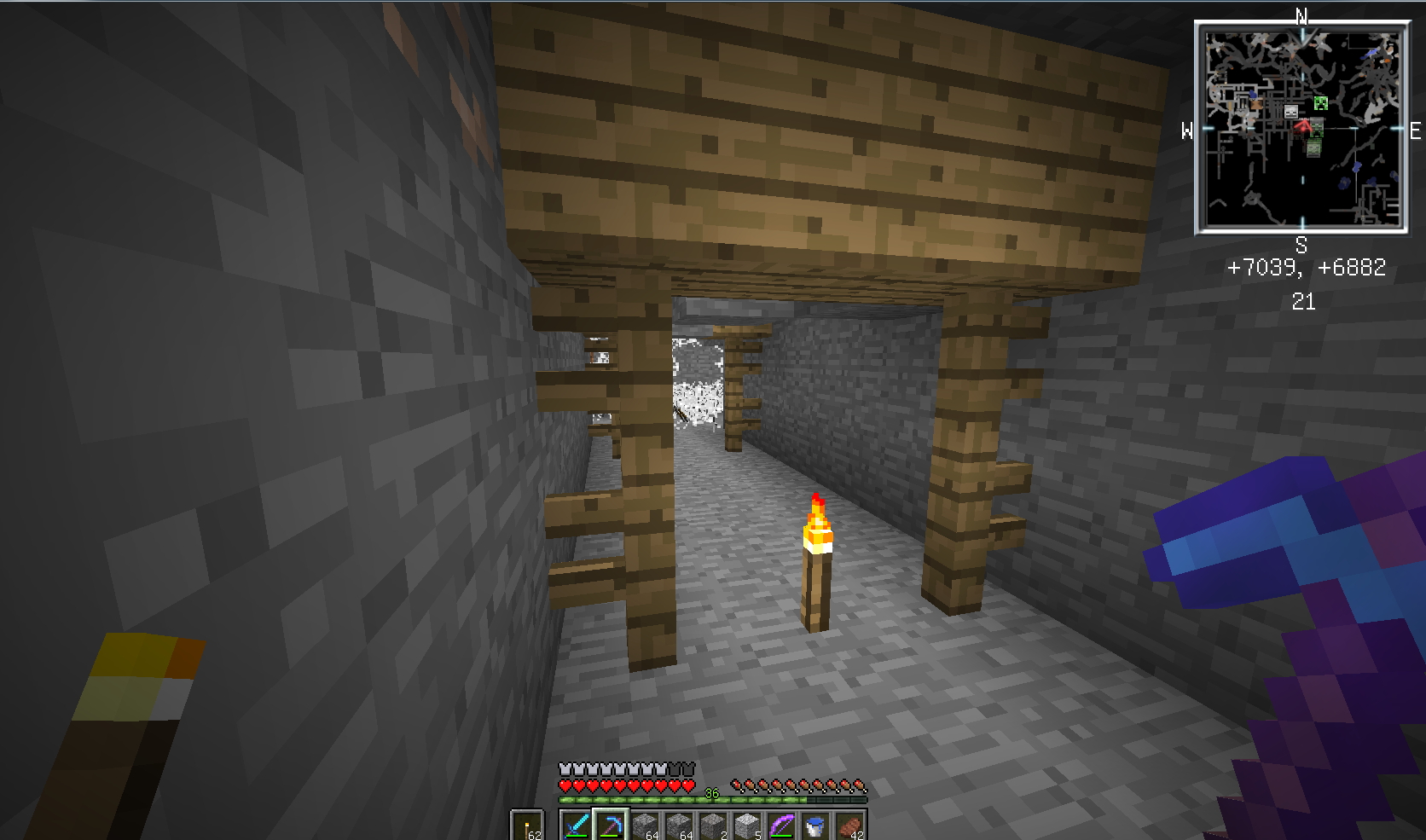Select the light stone stack of 5
This screenshot has width=1426, height=840.
pos(747,826)
